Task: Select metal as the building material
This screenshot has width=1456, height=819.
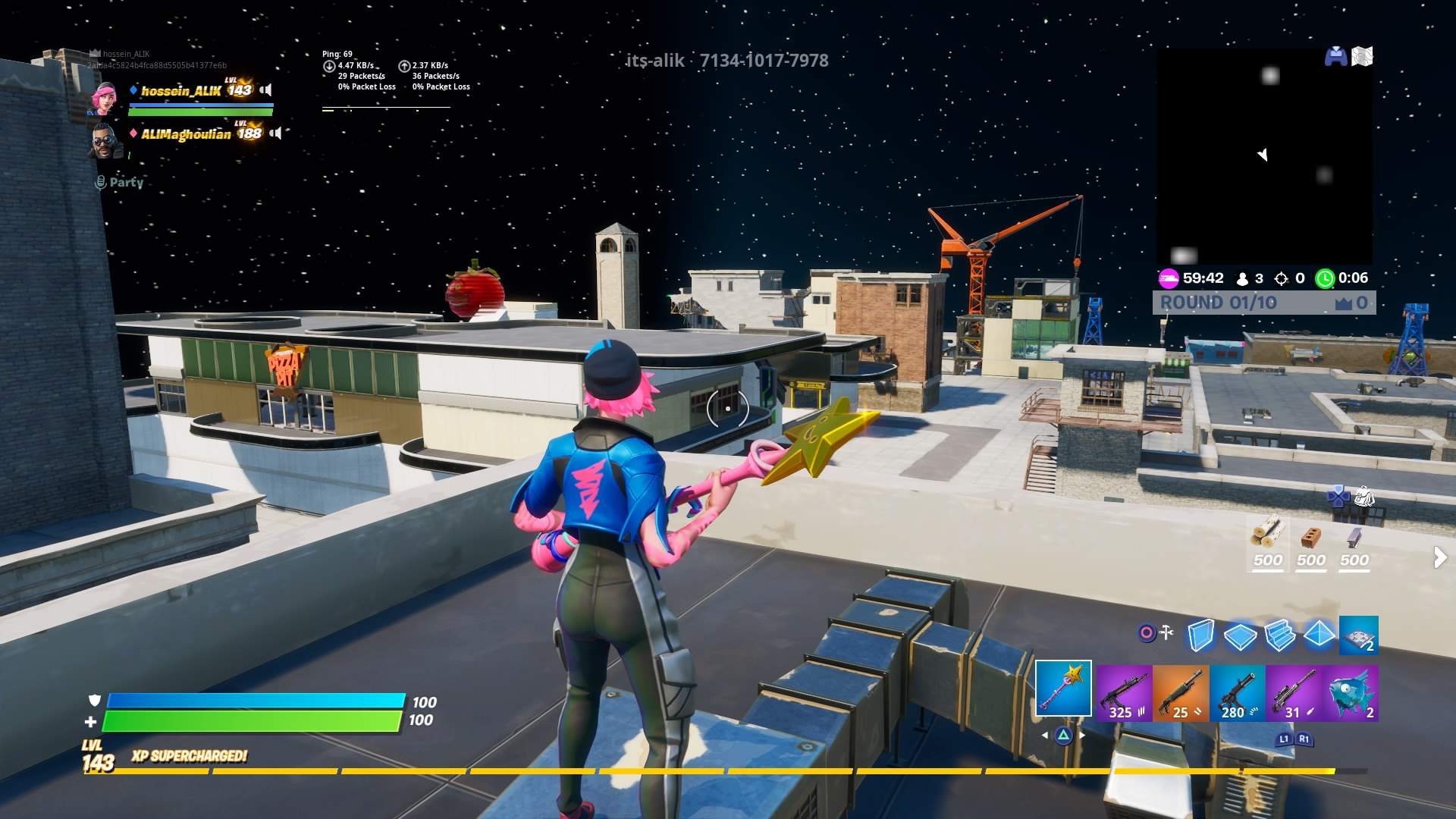Action: point(1354,541)
